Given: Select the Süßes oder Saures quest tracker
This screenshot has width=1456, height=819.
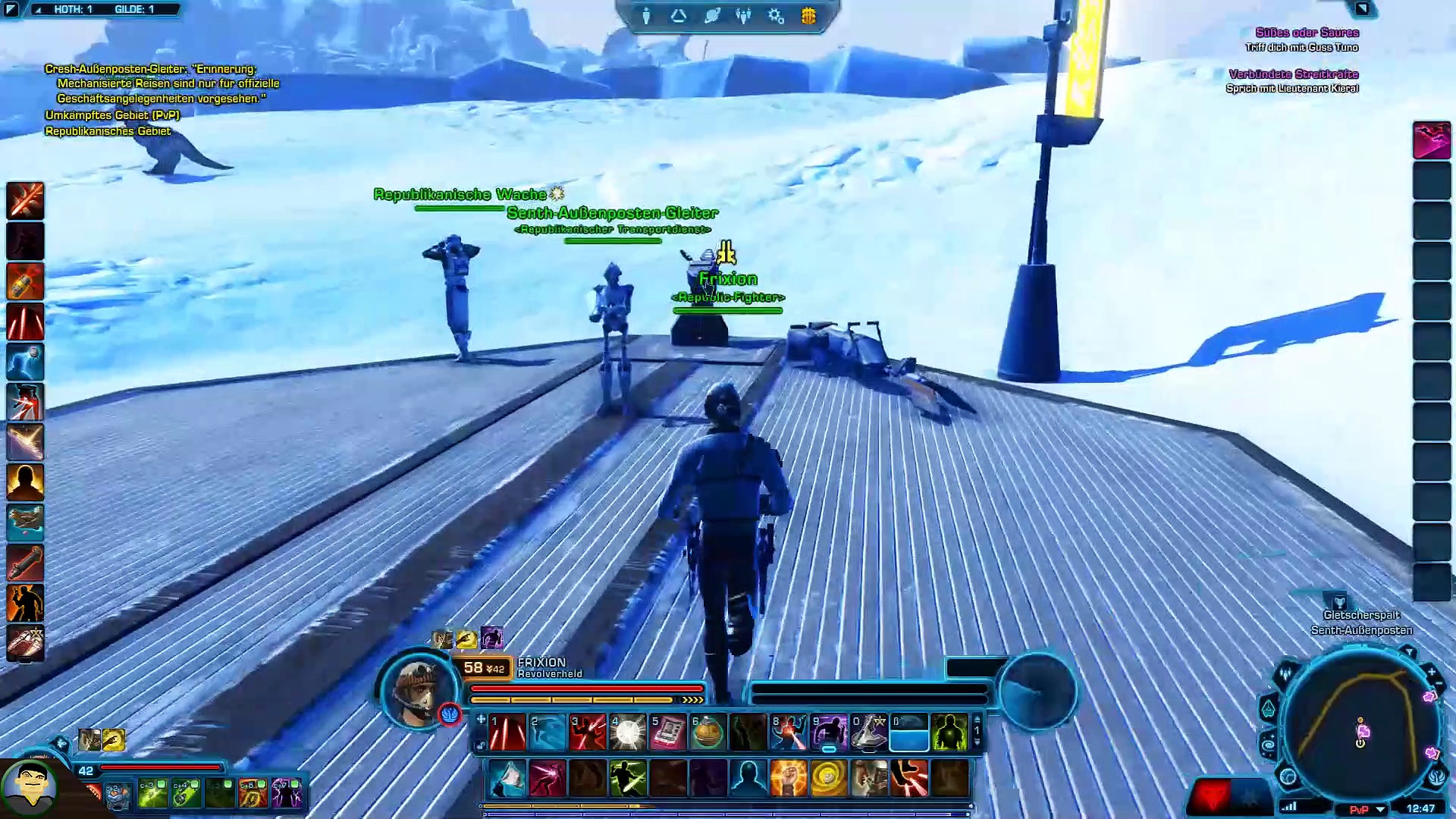Looking at the screenshot, I should [1307, 33].
